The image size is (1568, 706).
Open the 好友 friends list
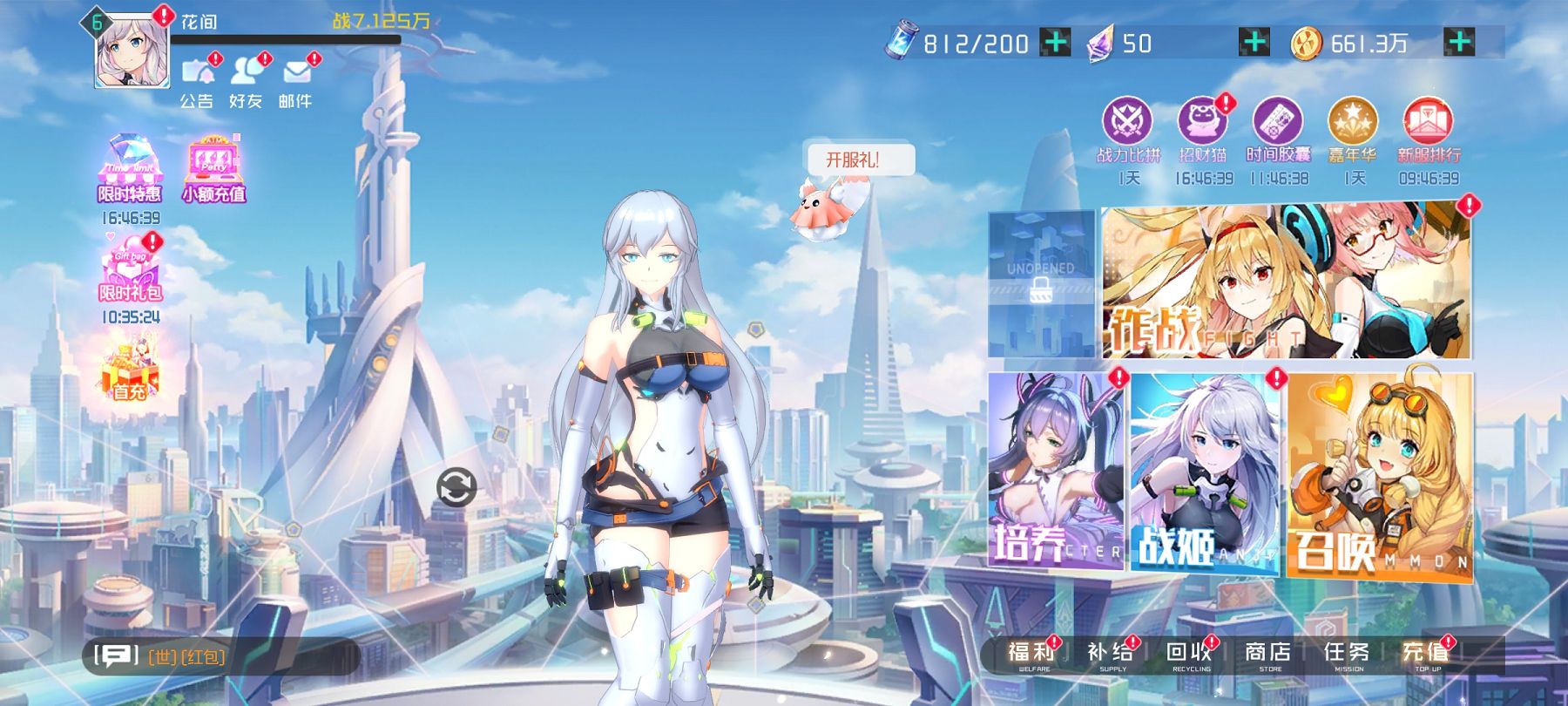(247, 80)
